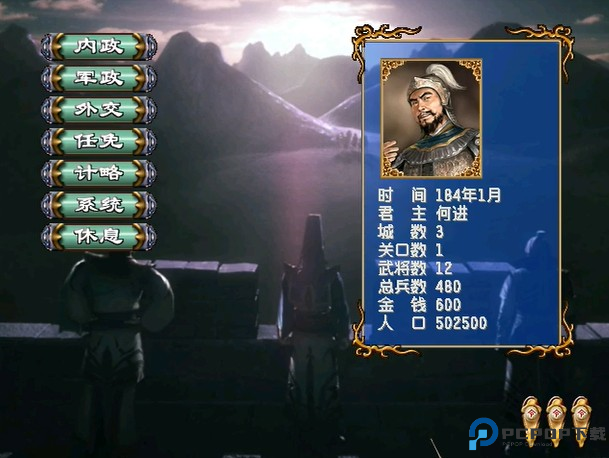Open the 内政 (Internal Affairs) menu
Viewport: 609px width, 458px height.
point(99,46)
